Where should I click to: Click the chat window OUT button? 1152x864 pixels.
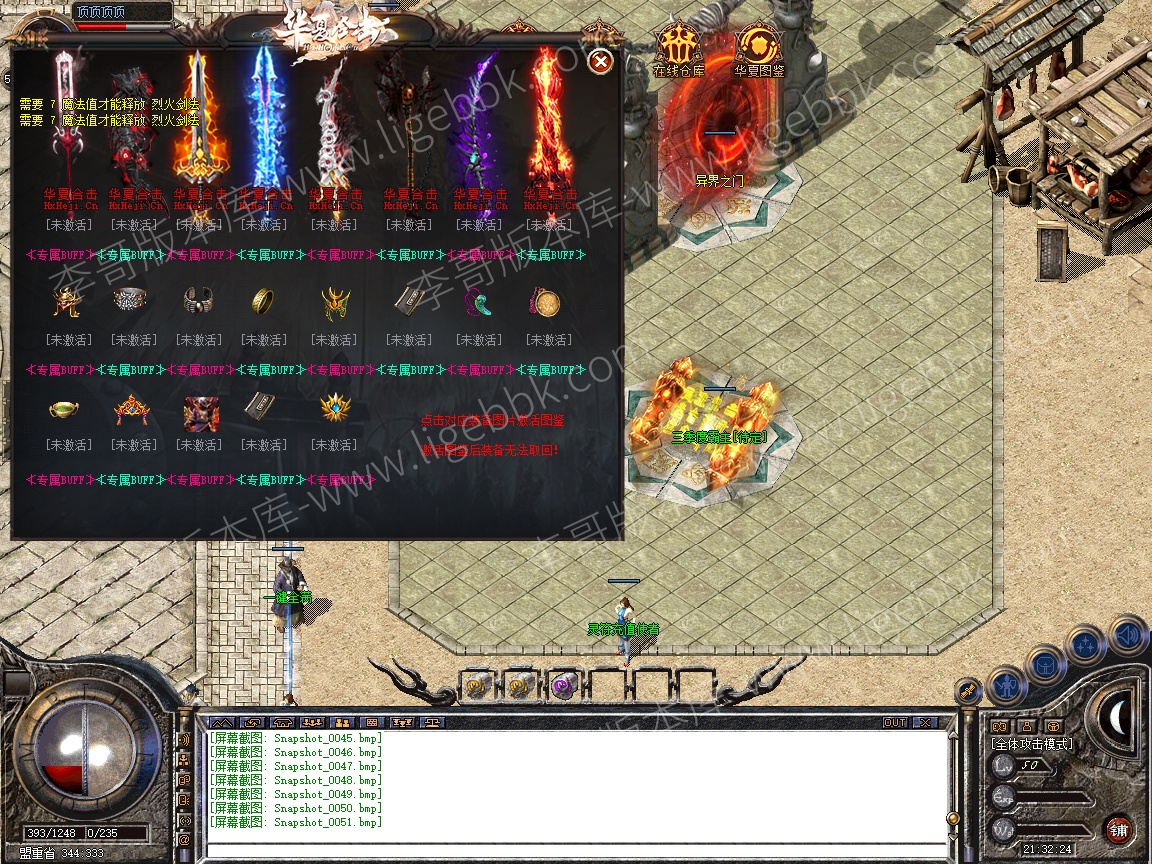(894, 722)
